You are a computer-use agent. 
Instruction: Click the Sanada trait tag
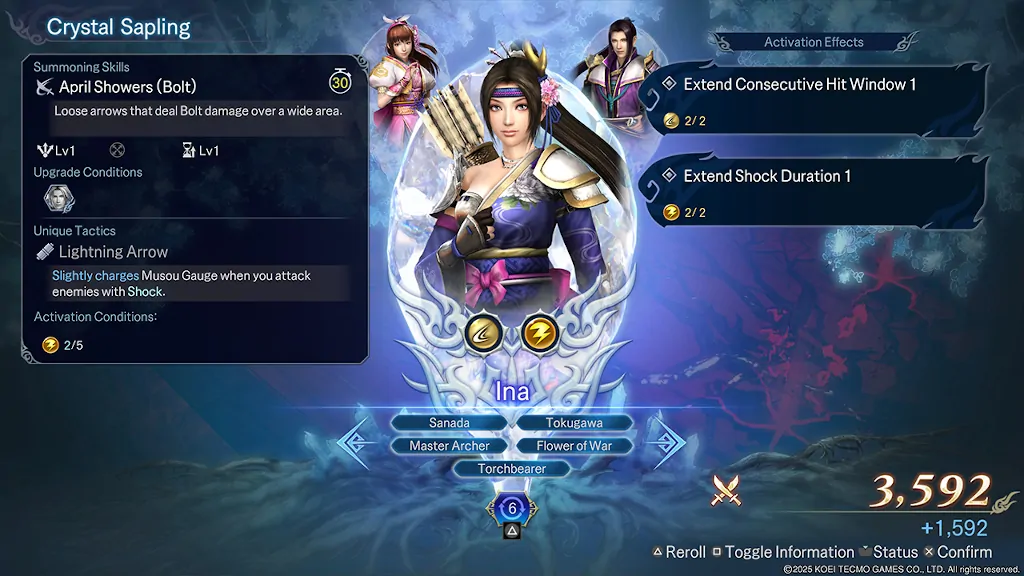tap(449, 423)
